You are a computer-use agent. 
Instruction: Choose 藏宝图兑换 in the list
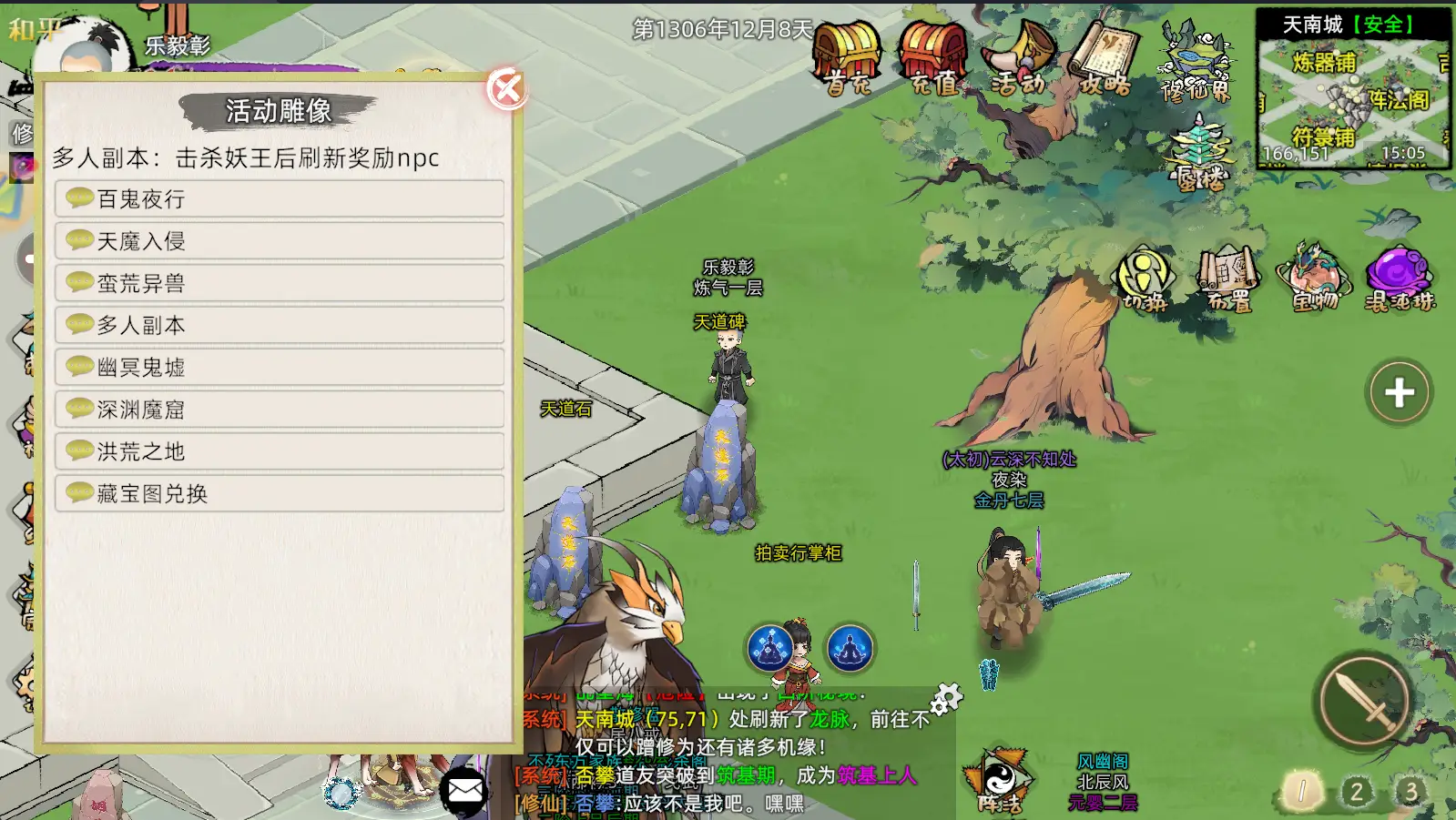pyautogui.click(x=280, y=493)
